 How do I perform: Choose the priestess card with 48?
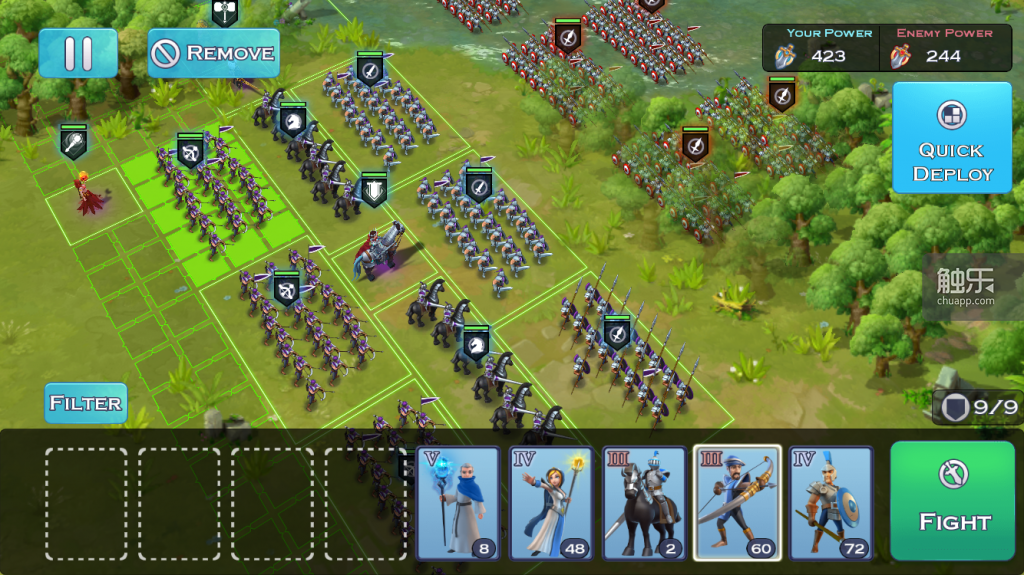coord(551,502)
